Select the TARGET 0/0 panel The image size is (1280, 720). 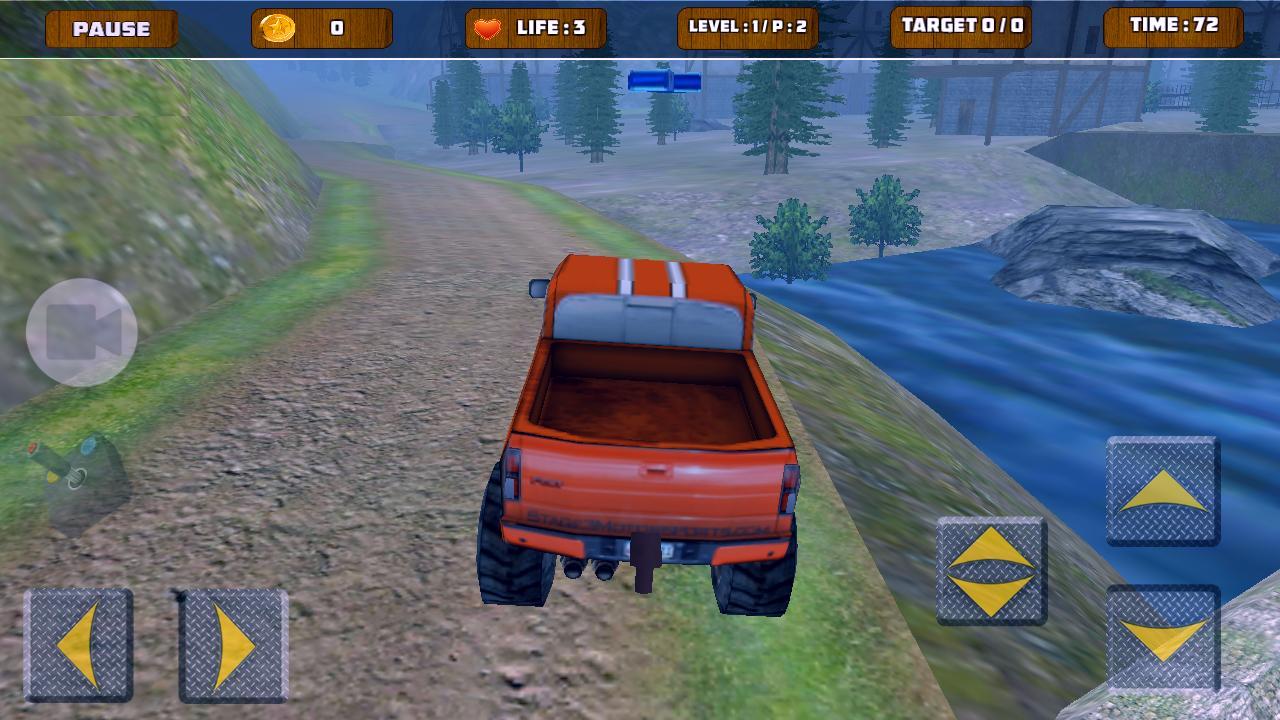click(x=962, y=28)
